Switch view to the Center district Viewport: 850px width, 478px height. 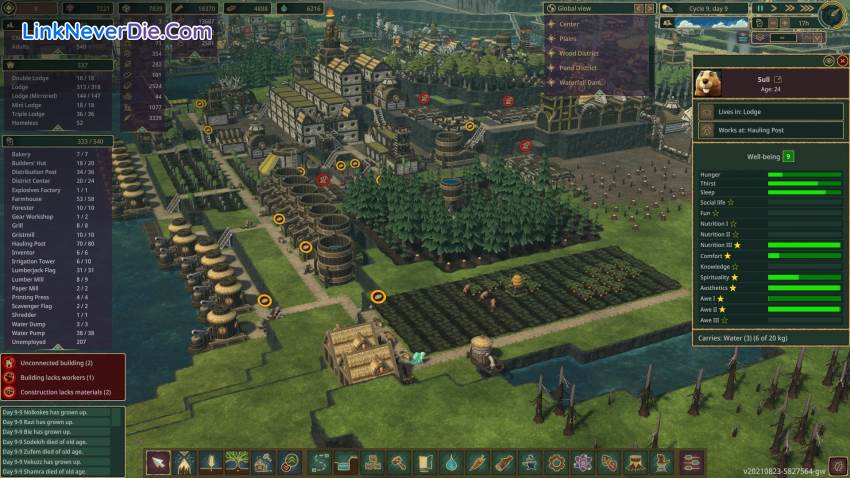[x=569, y=23]
